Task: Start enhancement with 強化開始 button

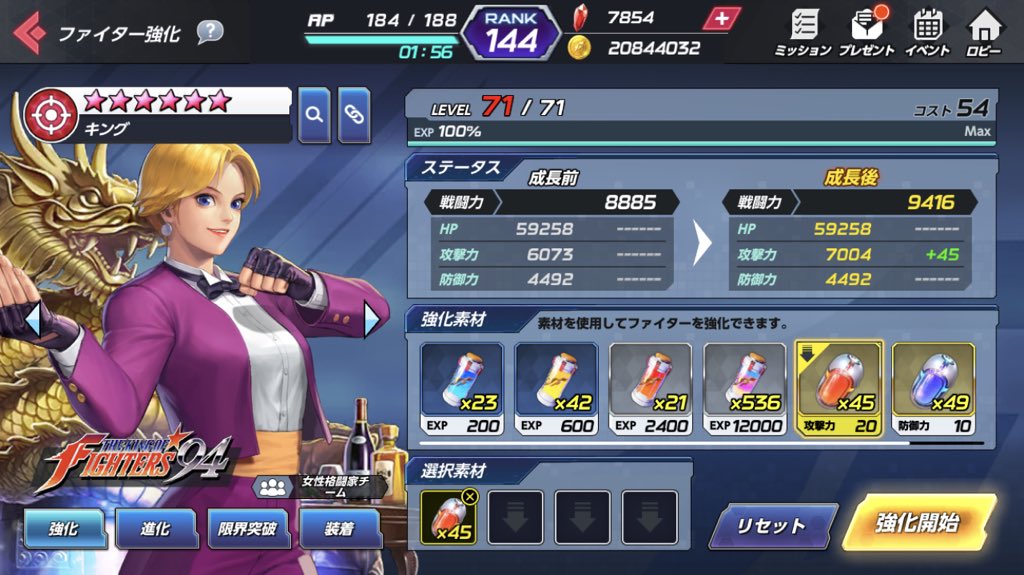Action: tap(917, 523)
